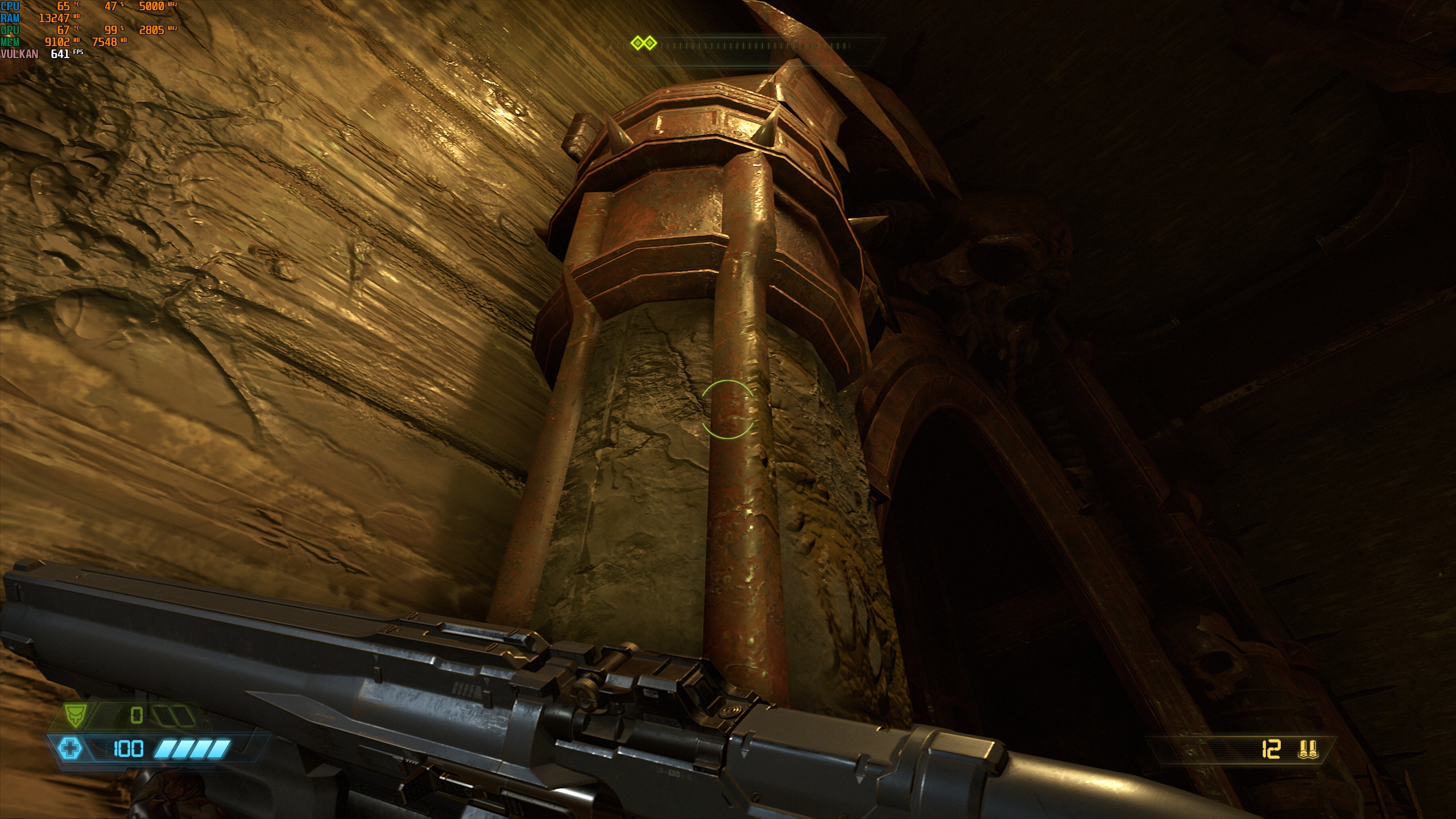
Task: Click the green diamond compass marker
Action: [x=644, y=43]
